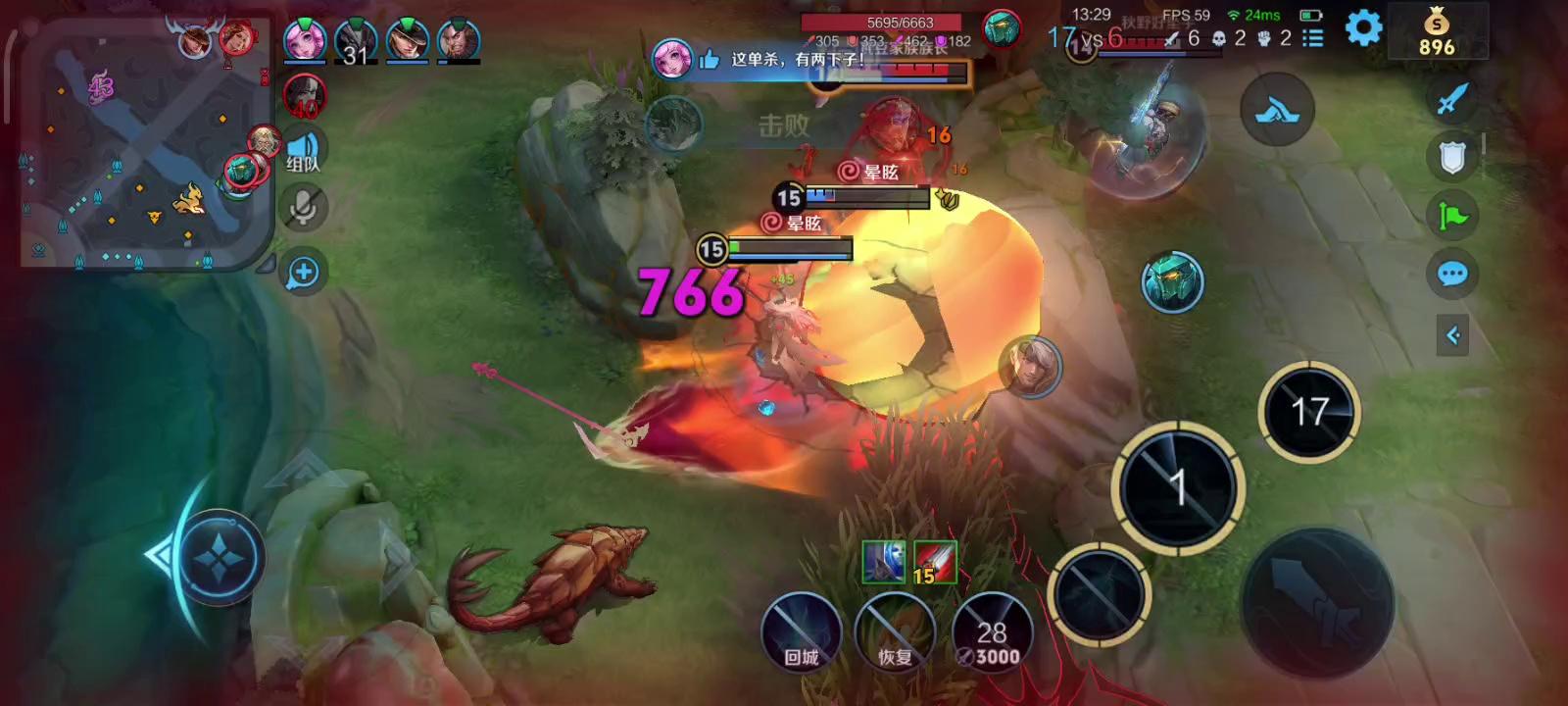Open the blue chat bubble
Viewport: 1568px width, 706px height.
1452,275
